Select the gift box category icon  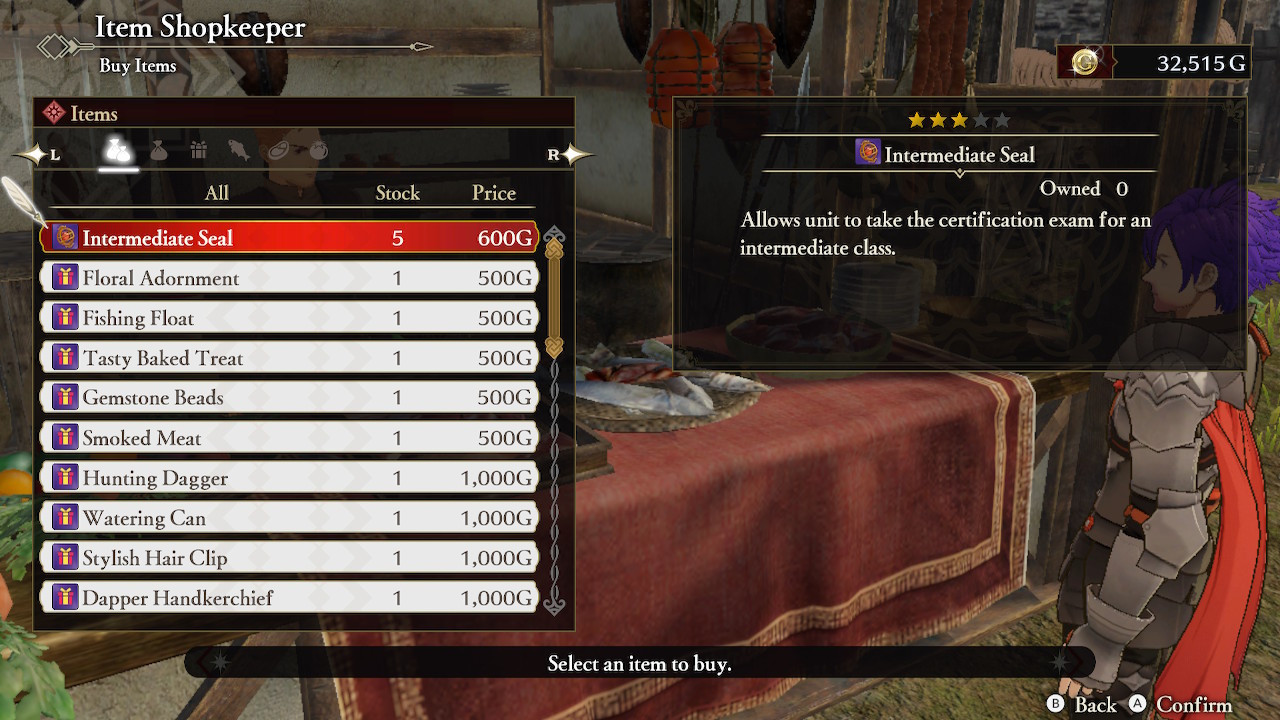pyautogui.click(x=198, y=150)
